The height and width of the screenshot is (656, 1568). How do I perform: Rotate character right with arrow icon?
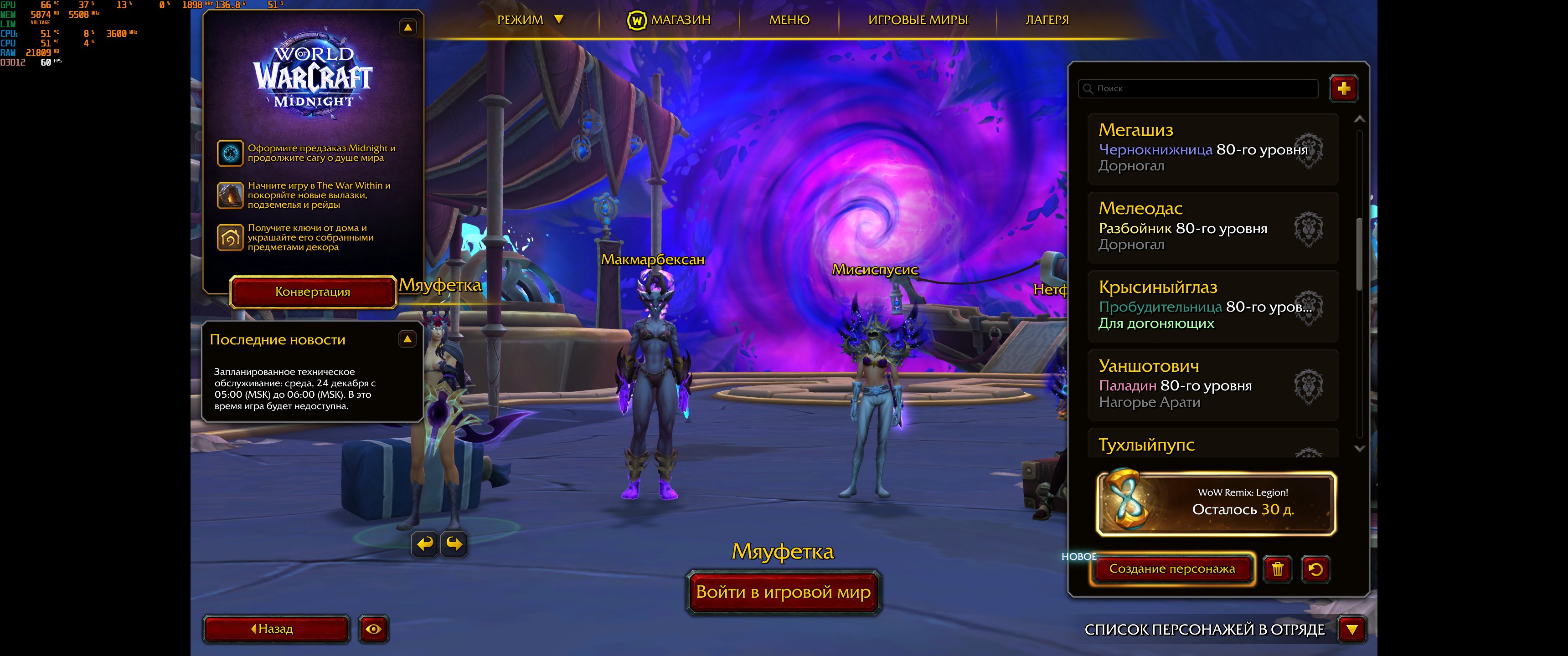point(453,545)
